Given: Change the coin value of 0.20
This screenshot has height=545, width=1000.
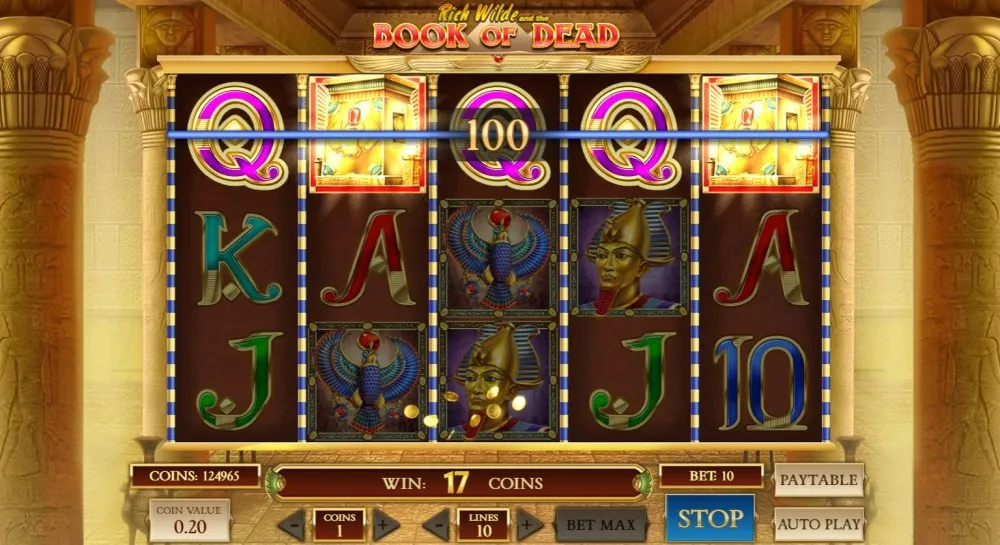Looking at the screenshot, I should (189, 521).
